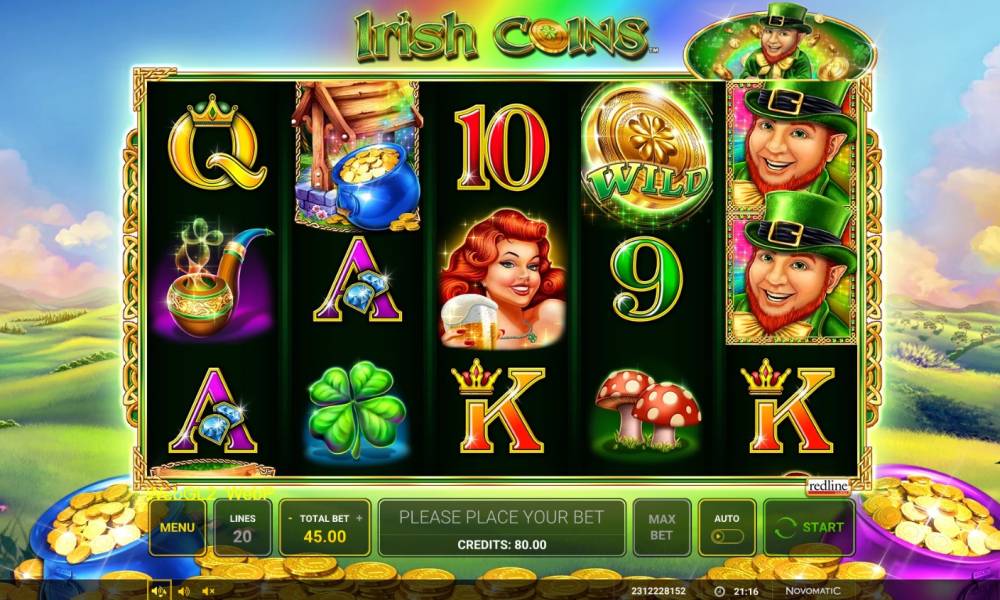This screenshot has width=1000, height=600.
Task: Choose the low-volume speaker icon
Action: pyautogui.click(x=182, y=592)
